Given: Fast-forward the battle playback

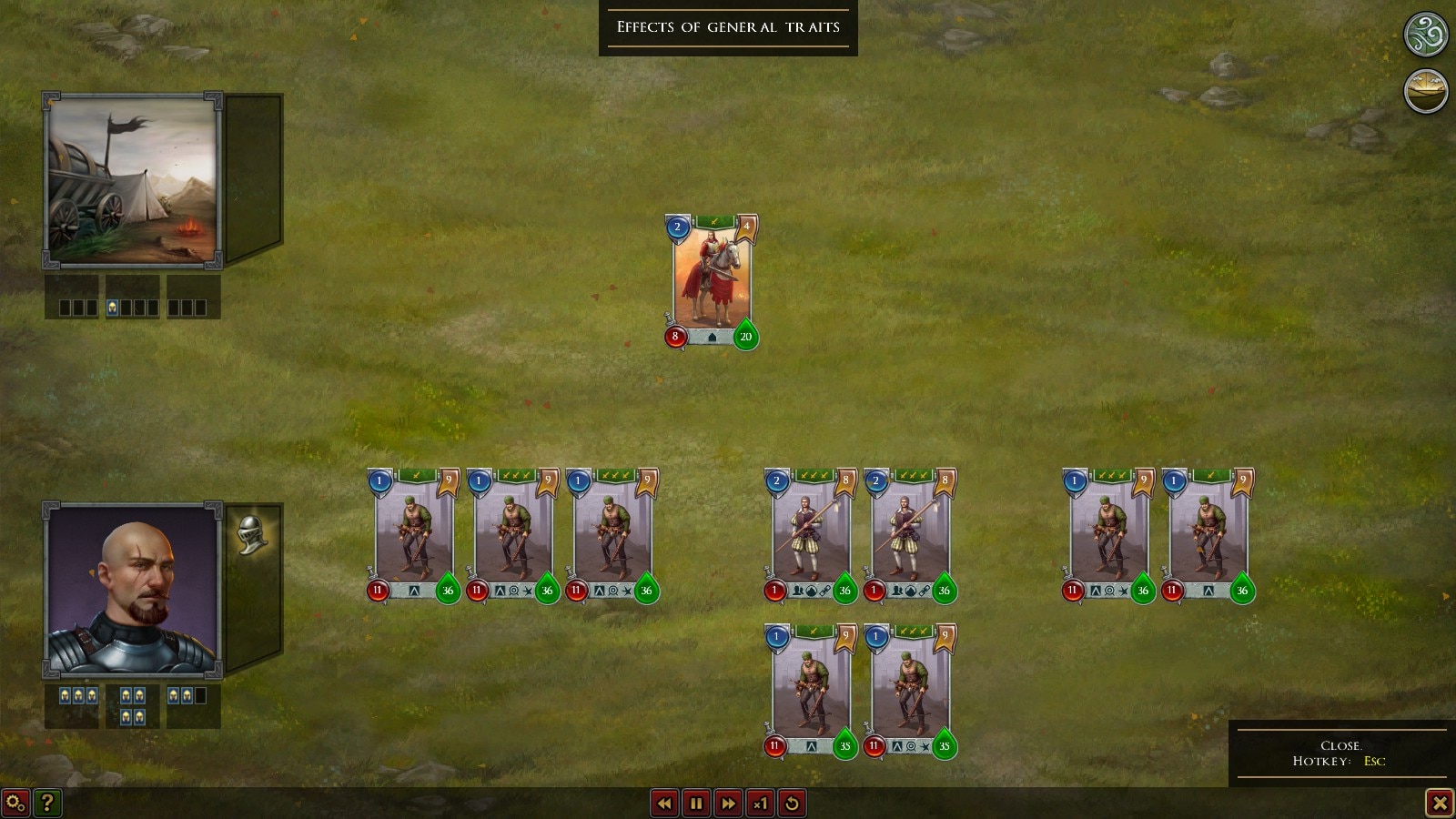Looking at the screenshot, I should pos(728,803).
